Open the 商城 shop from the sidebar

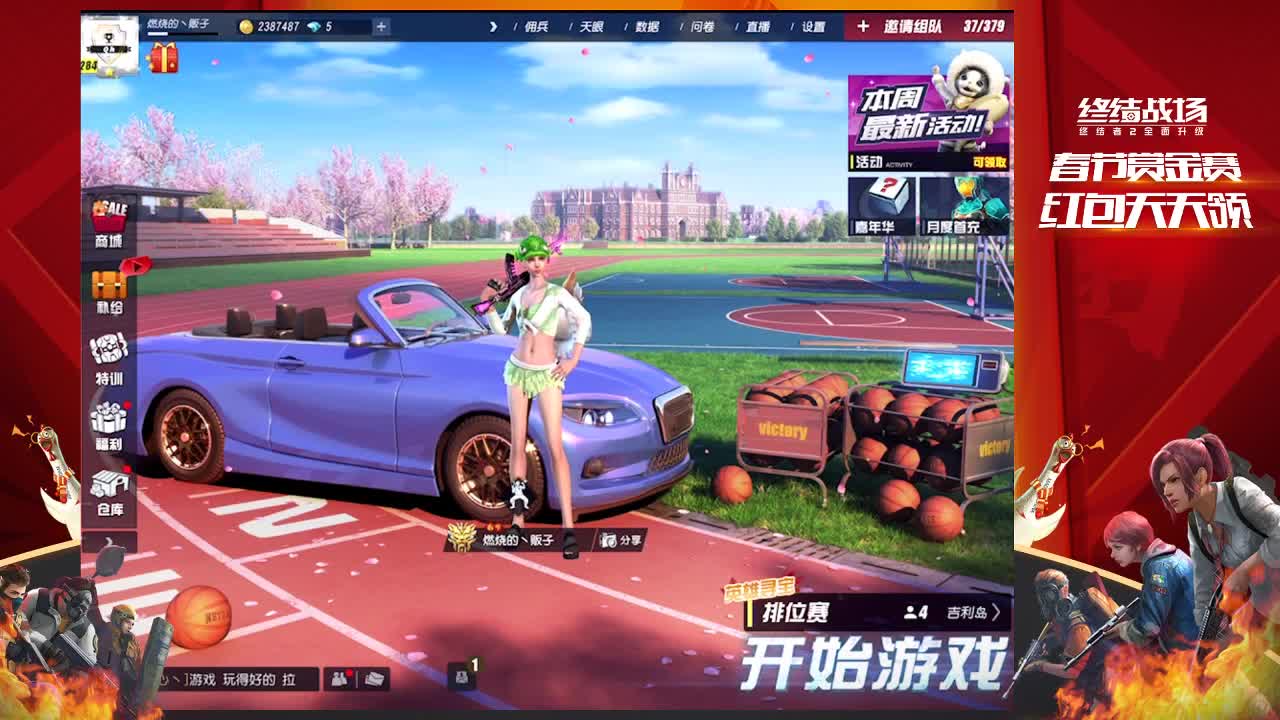pos(107,216)
